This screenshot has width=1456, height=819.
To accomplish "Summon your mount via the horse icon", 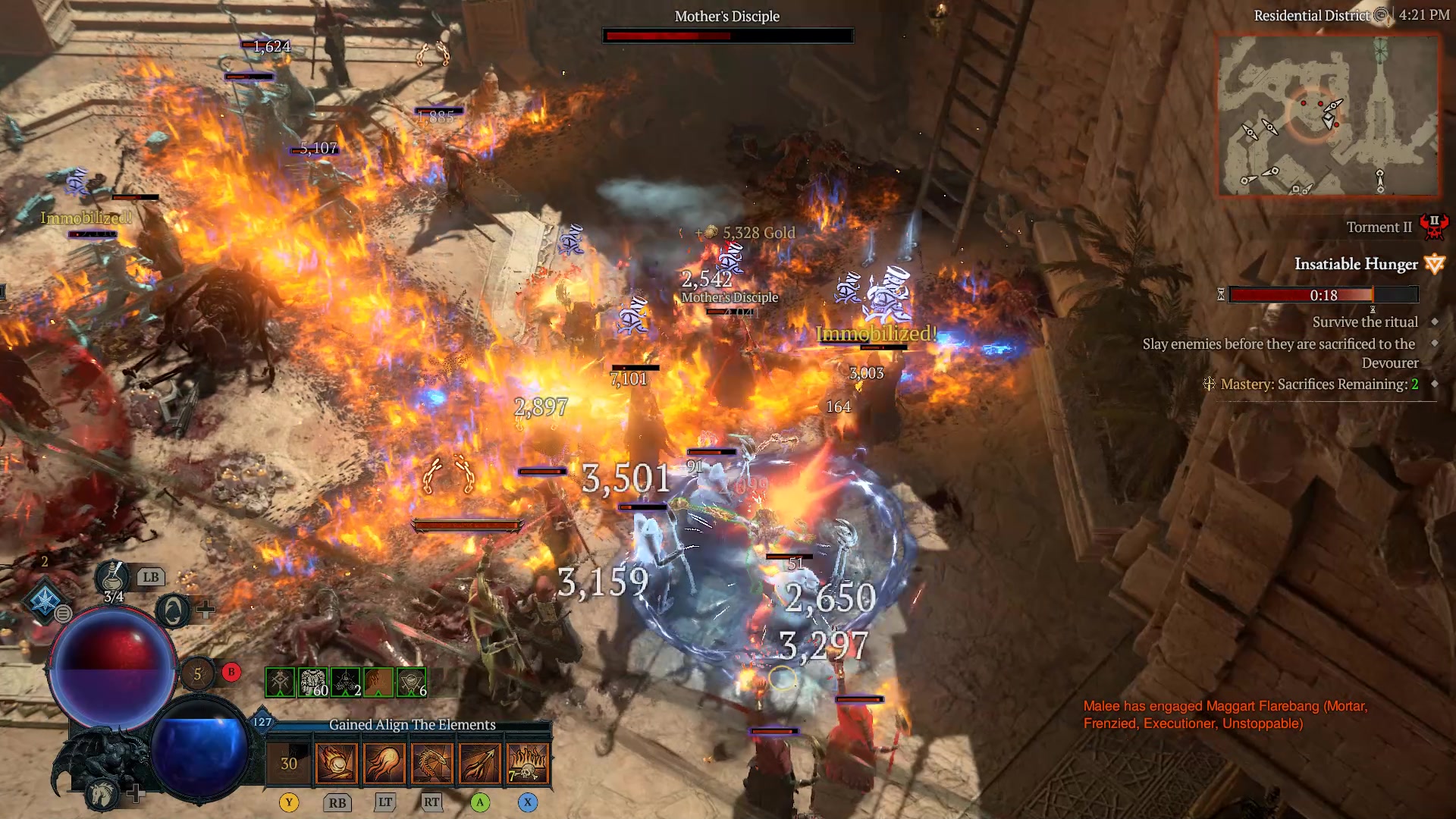I will point(102,793).
